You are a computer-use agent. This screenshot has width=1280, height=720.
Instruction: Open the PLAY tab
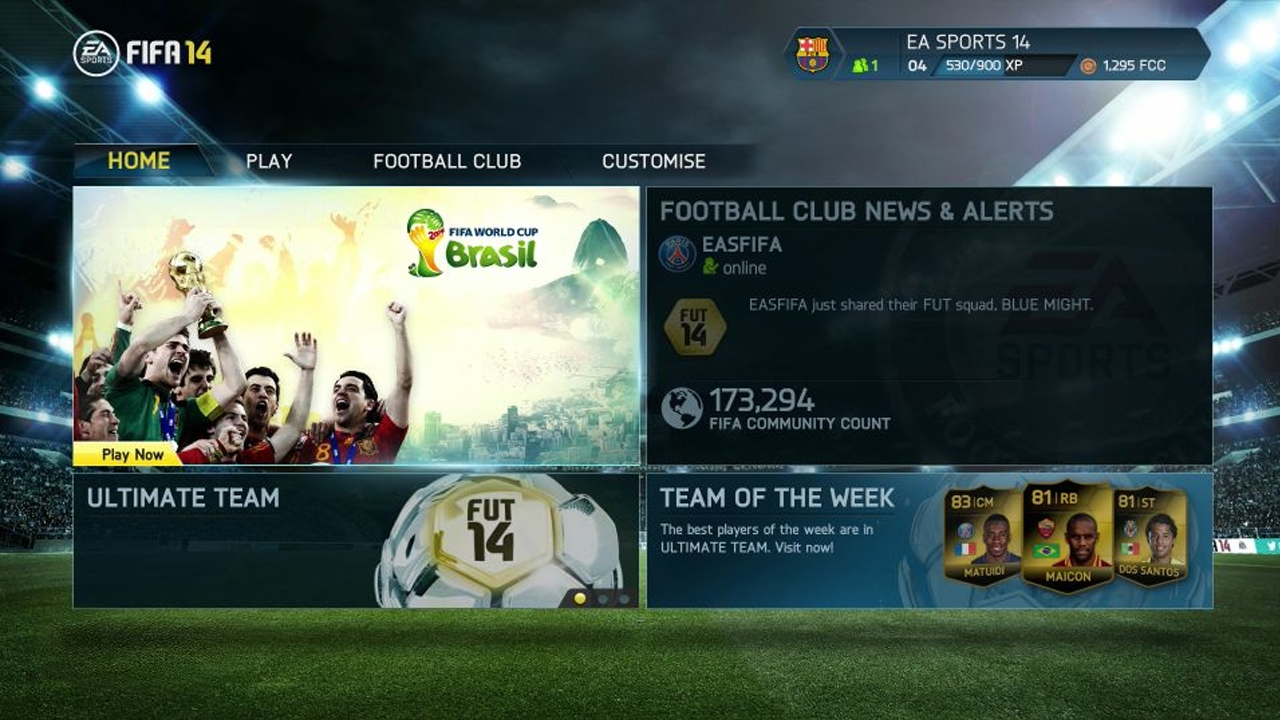click(268, 160)
